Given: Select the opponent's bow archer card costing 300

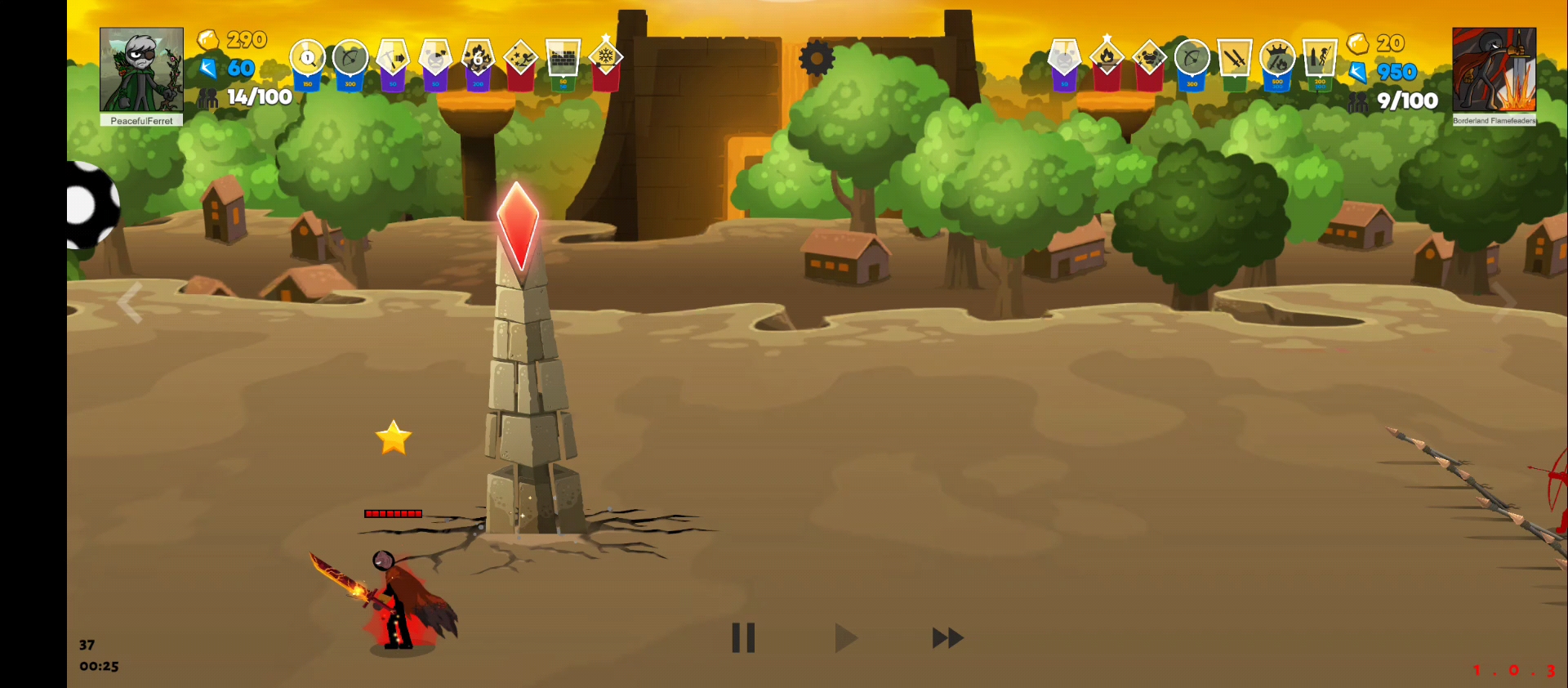Looking at the screenshot, I should point(1192,59).
